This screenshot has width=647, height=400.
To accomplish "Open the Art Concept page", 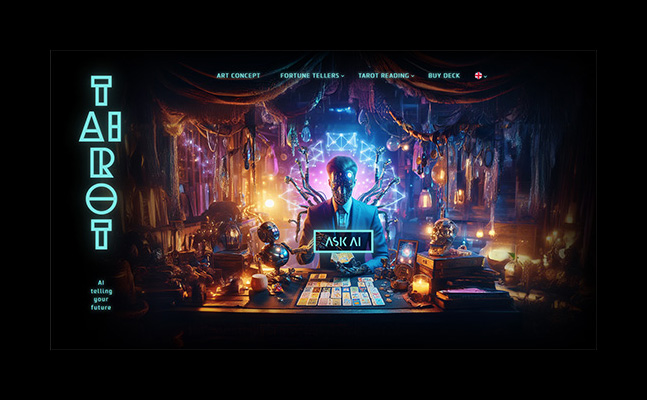I will coord(237,75).
